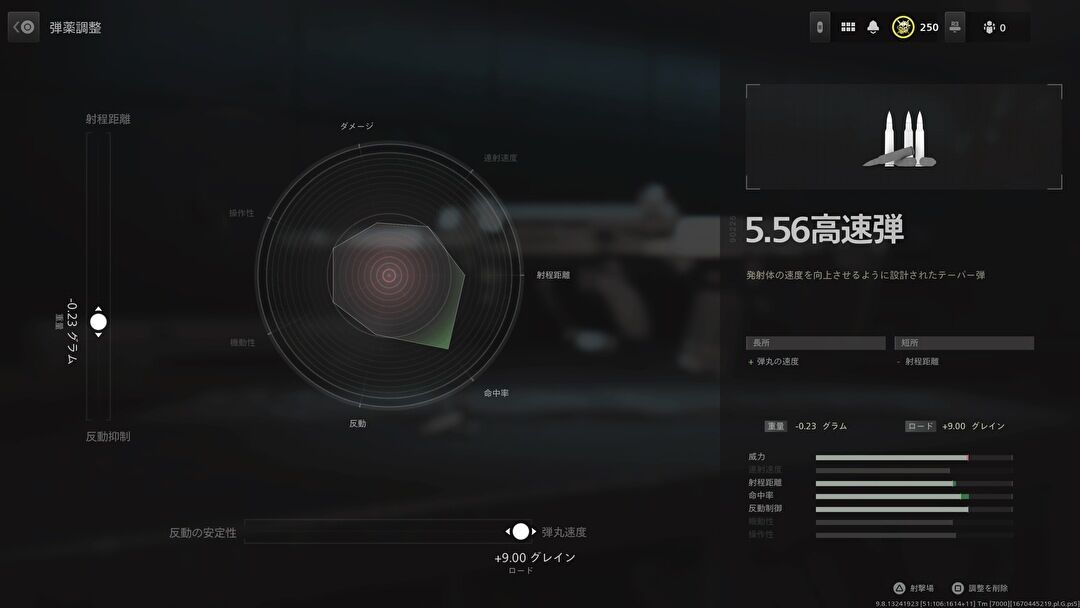Select the yellow skull token currency icon

click(903, 27)
